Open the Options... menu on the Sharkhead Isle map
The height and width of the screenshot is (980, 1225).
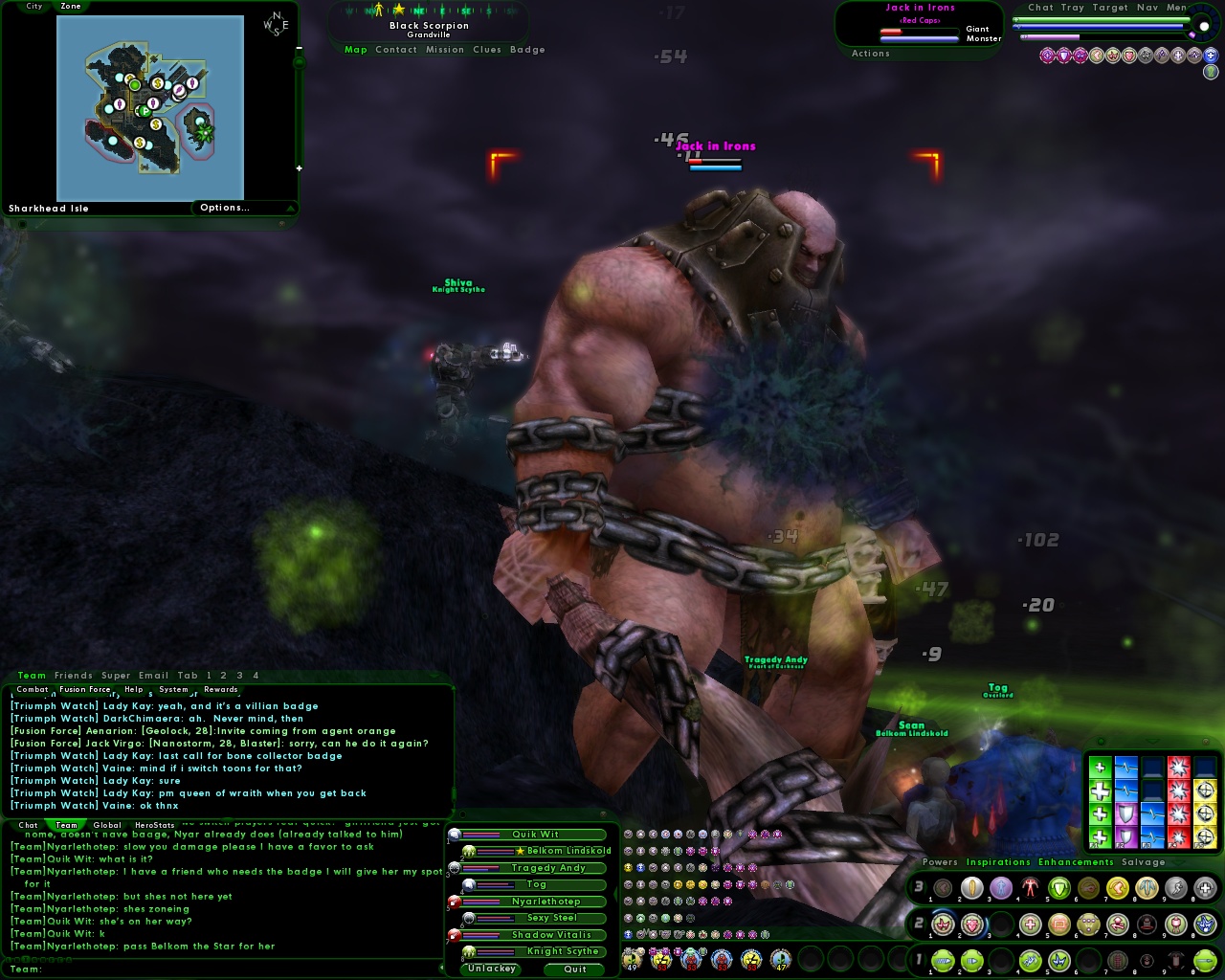pyautogui.click(x=226, y=207)
